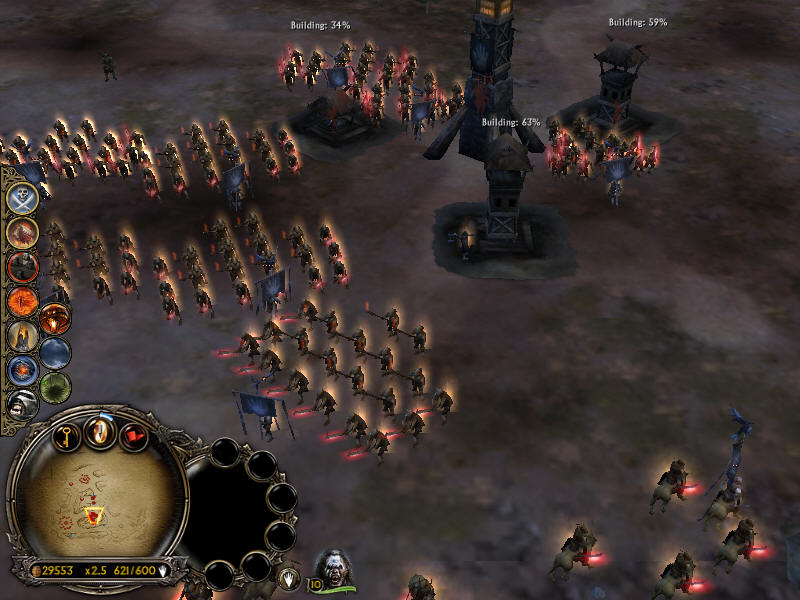Use the green swirl power icon

click(56, 387)
